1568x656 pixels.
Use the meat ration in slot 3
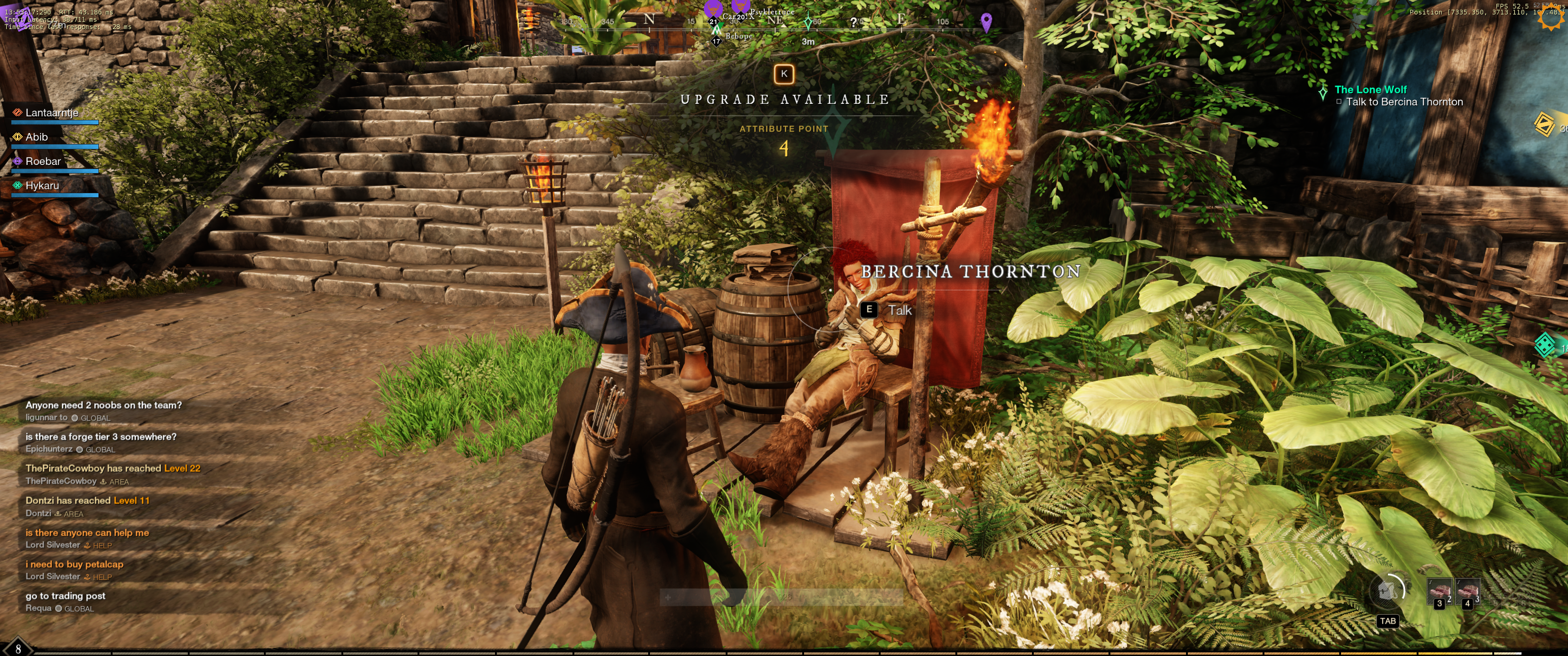click(x=1439, y=591)
